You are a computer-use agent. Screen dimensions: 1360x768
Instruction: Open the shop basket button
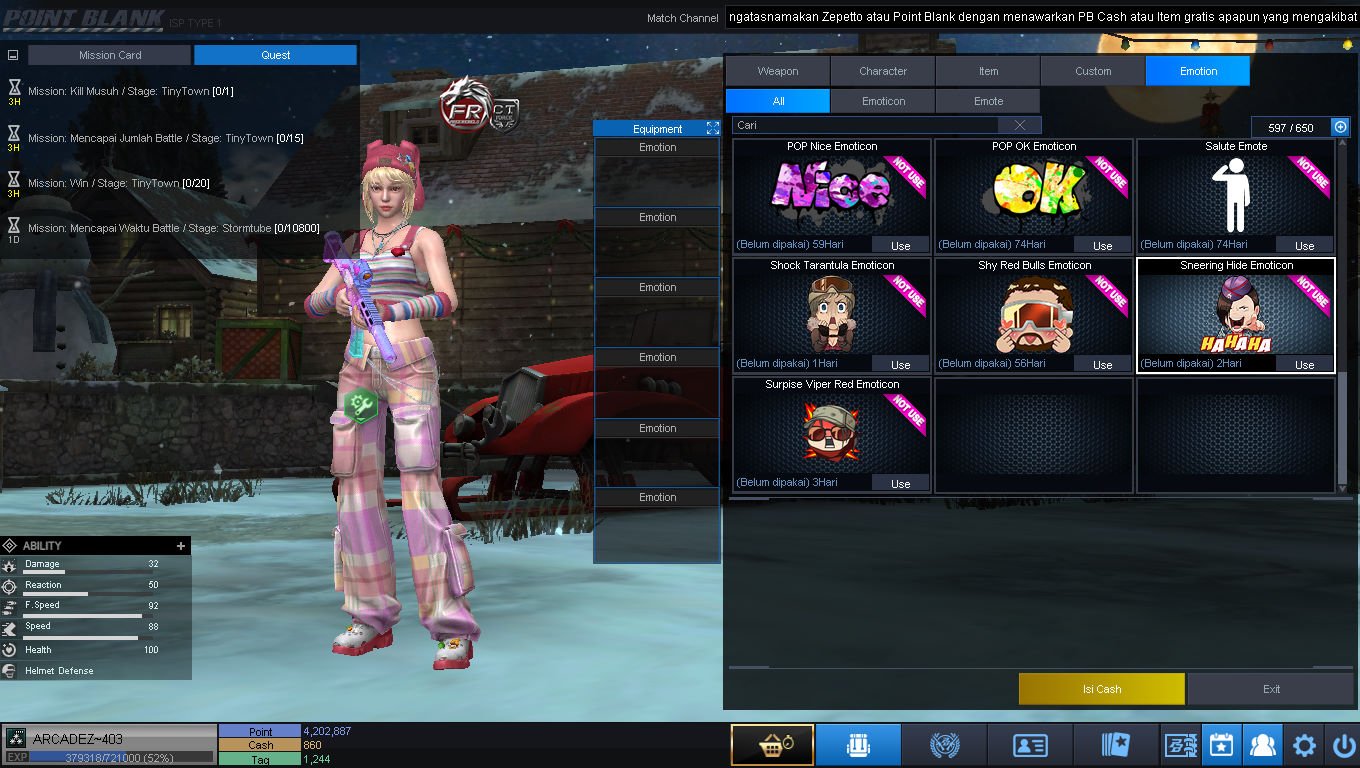point(771,745)
